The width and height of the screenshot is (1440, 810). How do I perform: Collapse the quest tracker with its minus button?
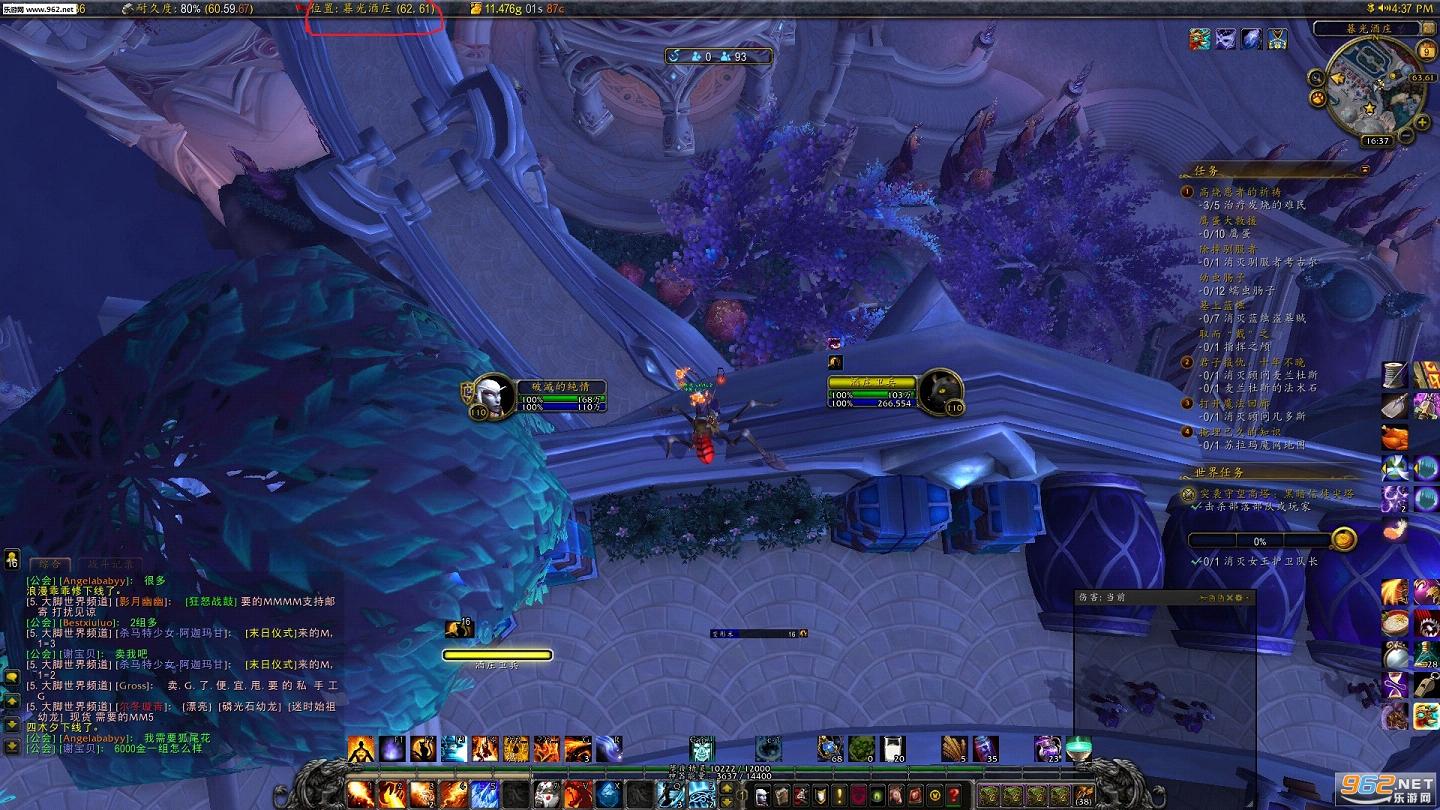tap(1365, 171)
